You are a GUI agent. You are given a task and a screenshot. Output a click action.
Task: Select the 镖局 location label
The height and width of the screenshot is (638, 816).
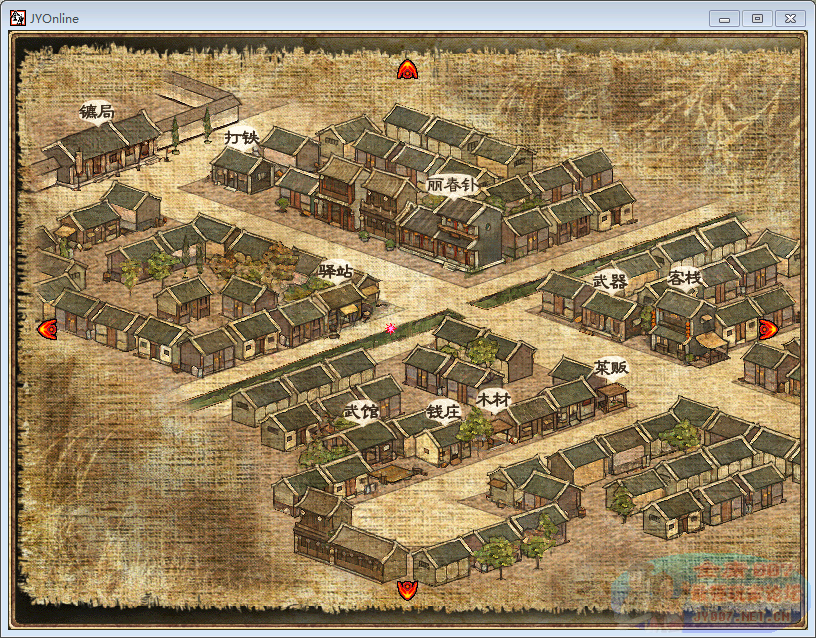pyautogui.click(x=97, y=112)
